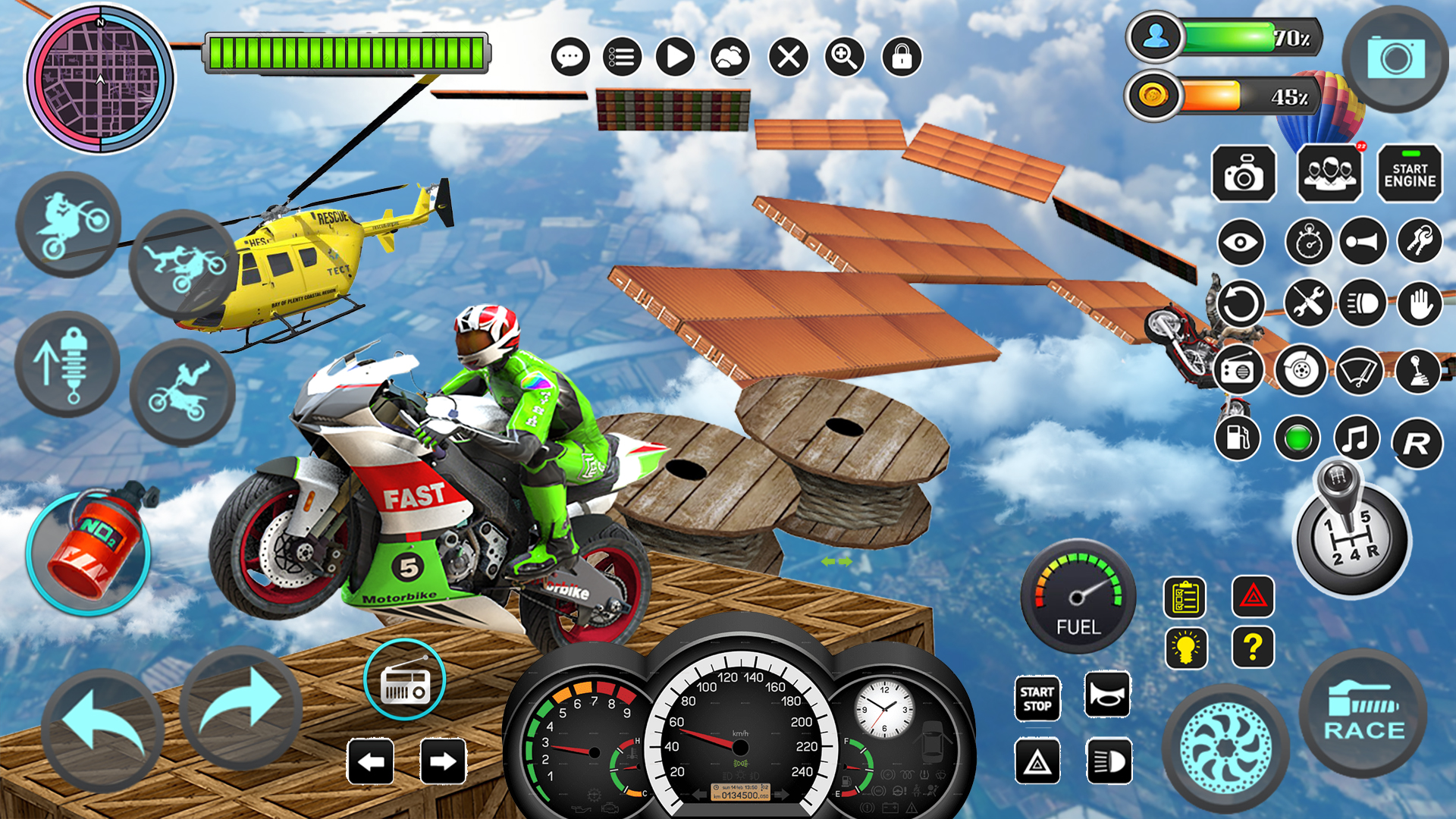Select the wheelie stunt icon

[67, 224]
